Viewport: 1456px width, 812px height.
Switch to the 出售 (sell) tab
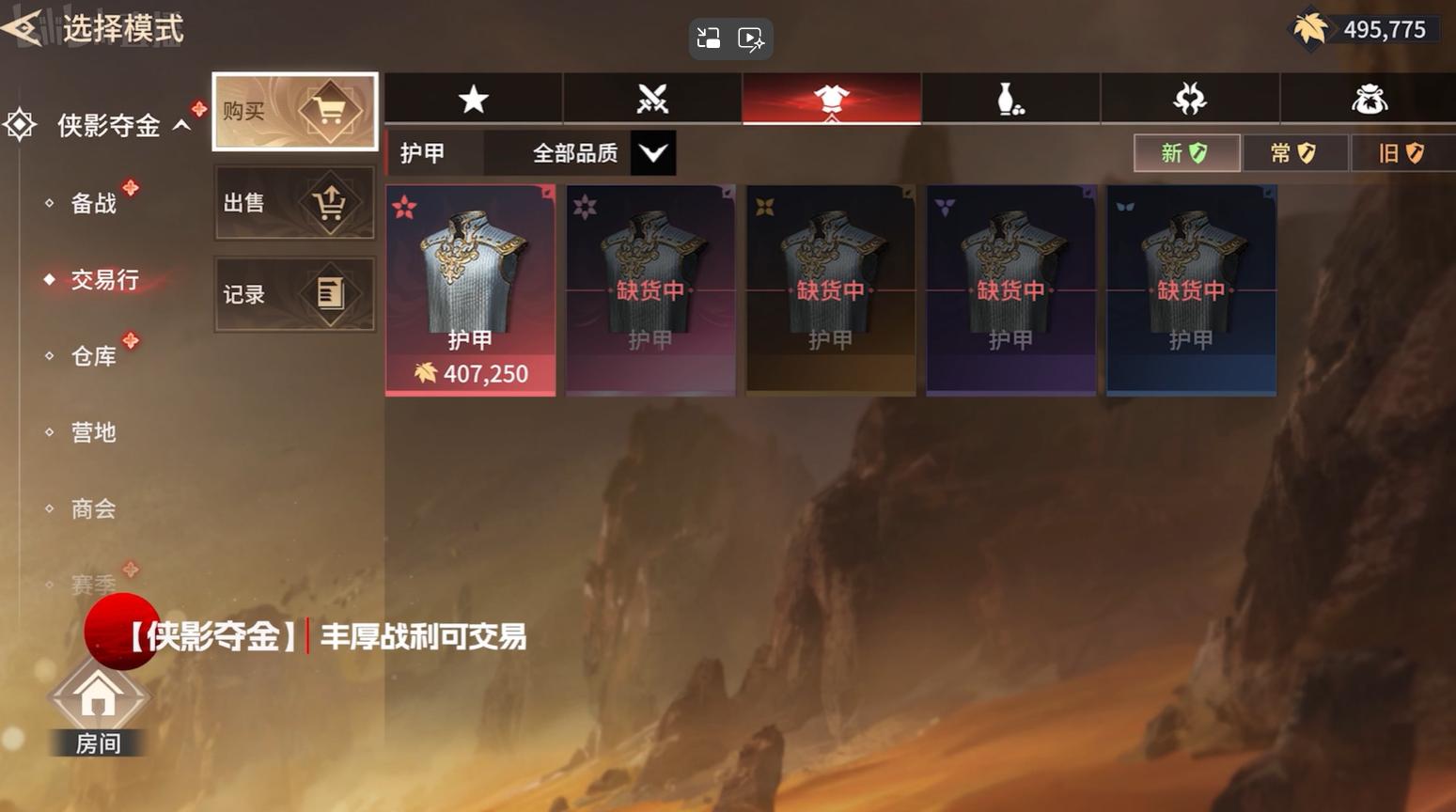pos(292,203)
